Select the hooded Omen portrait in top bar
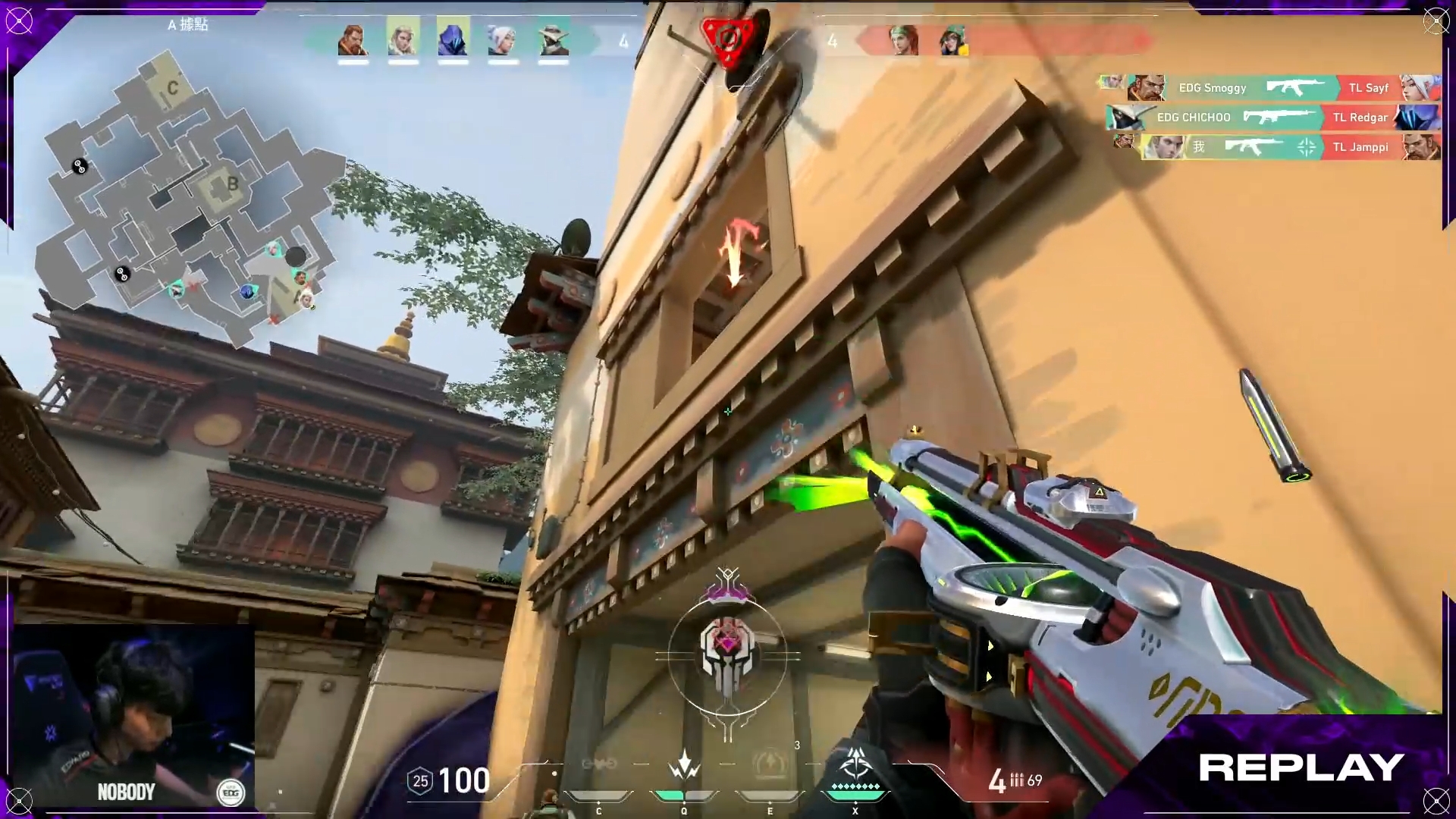The image size is (1456, 819). tap(453, 39)
